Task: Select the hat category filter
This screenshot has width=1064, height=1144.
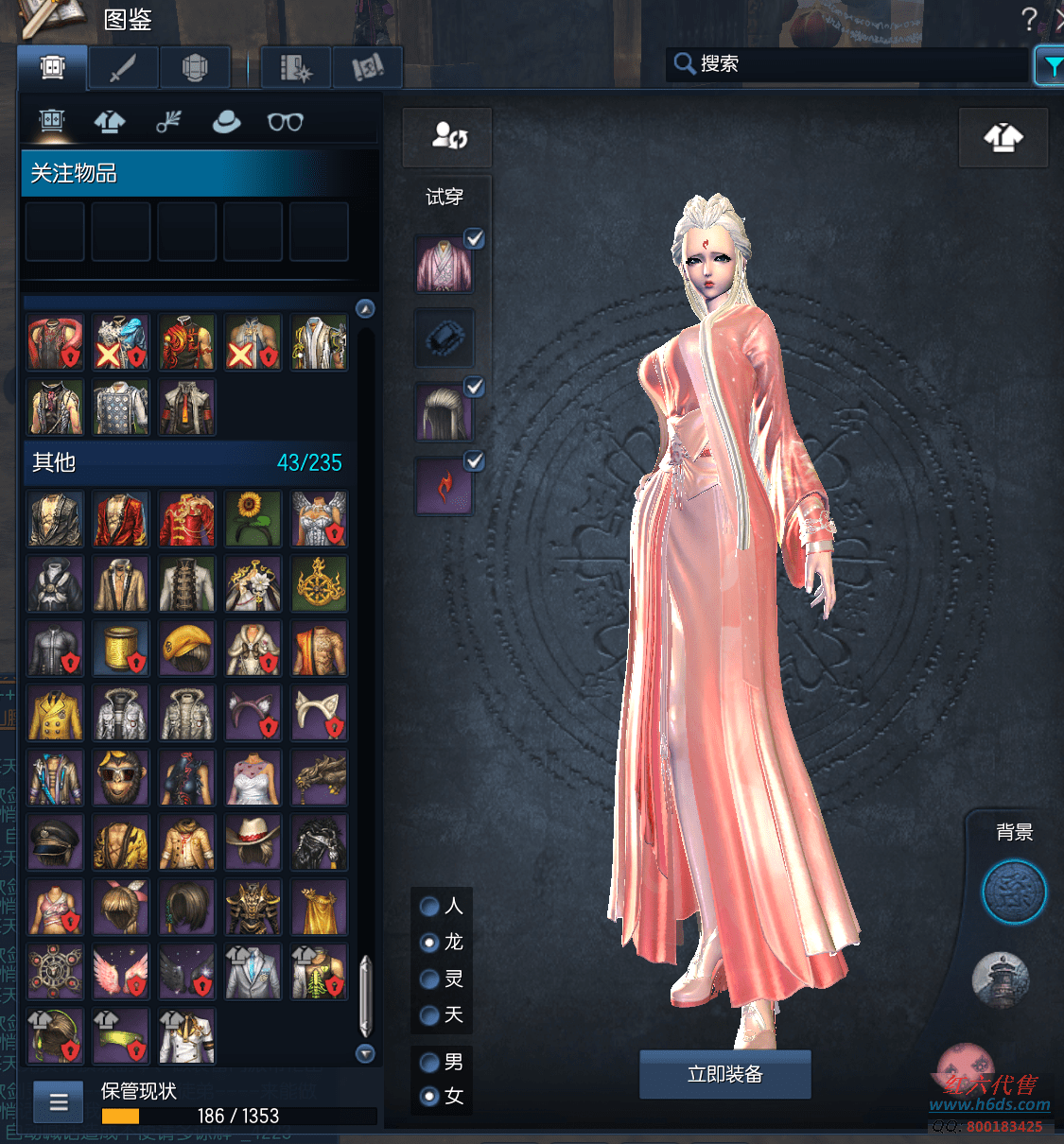Action: (226, 122)
